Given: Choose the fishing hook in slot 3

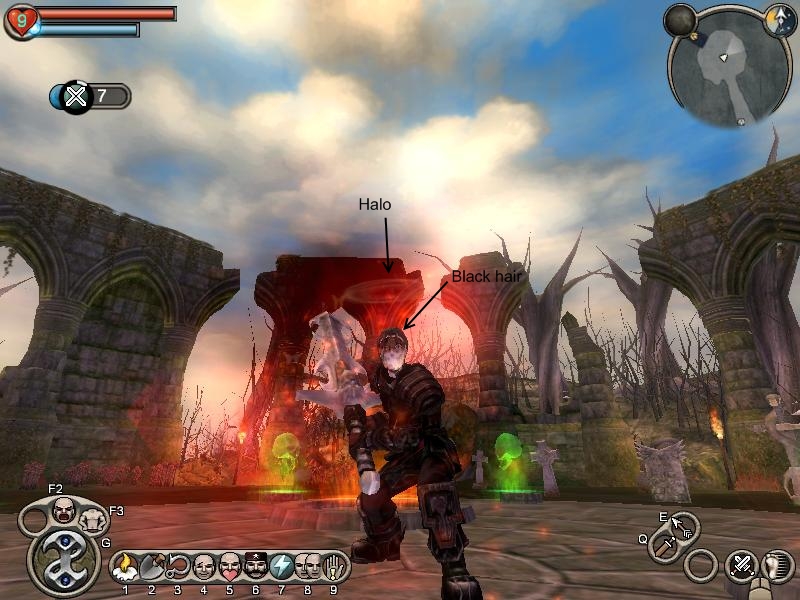Looking at the screenshot, I should 178,568.
